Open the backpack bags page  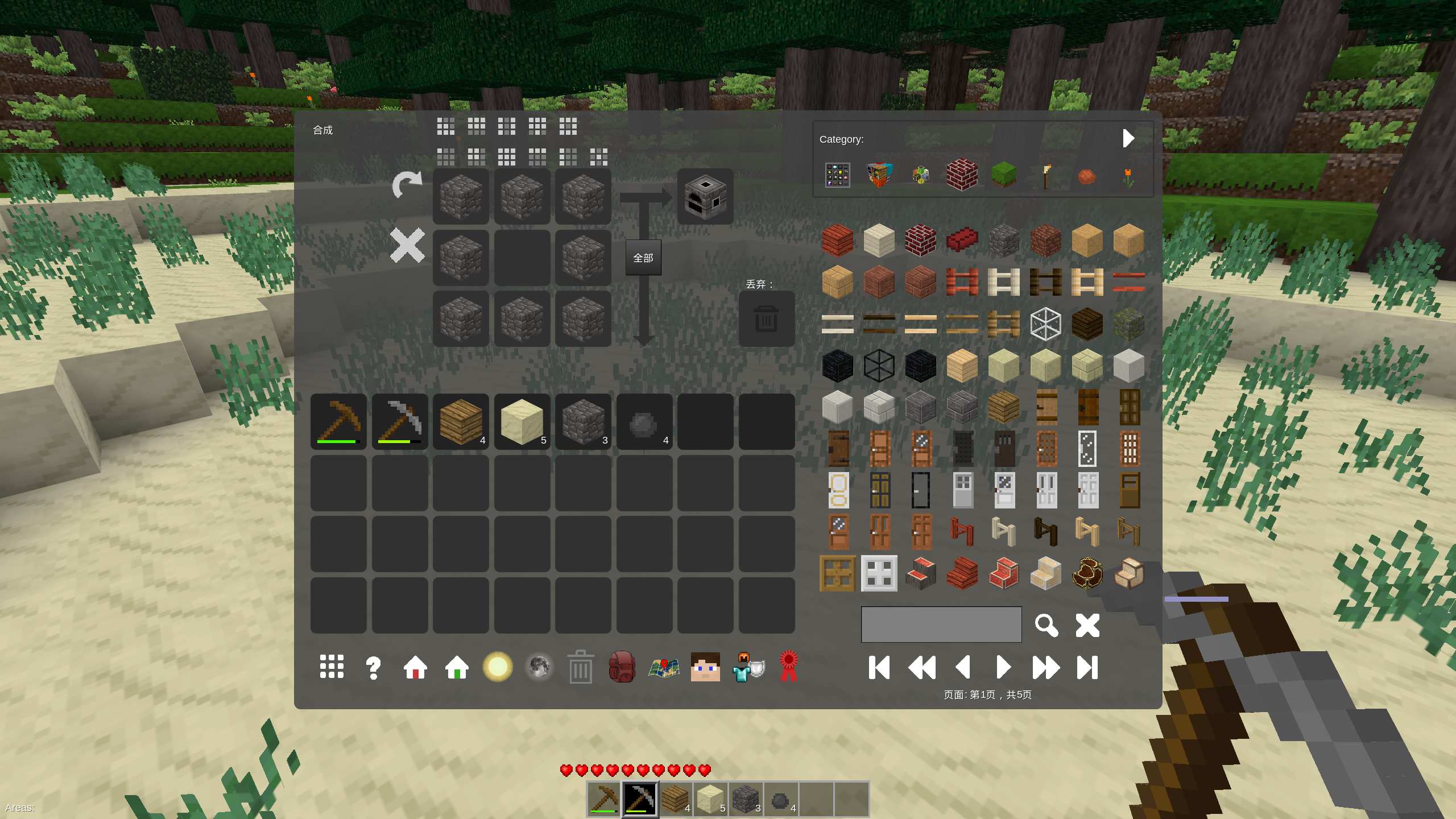click(622, 667)
